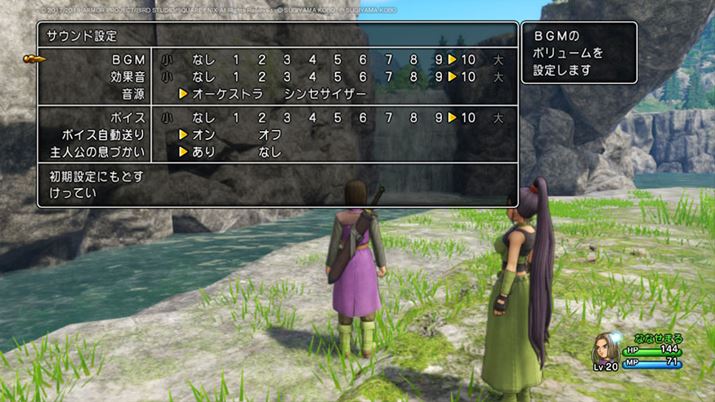
Task: Set BGM volume to level 5
Action: pos(337,60)
